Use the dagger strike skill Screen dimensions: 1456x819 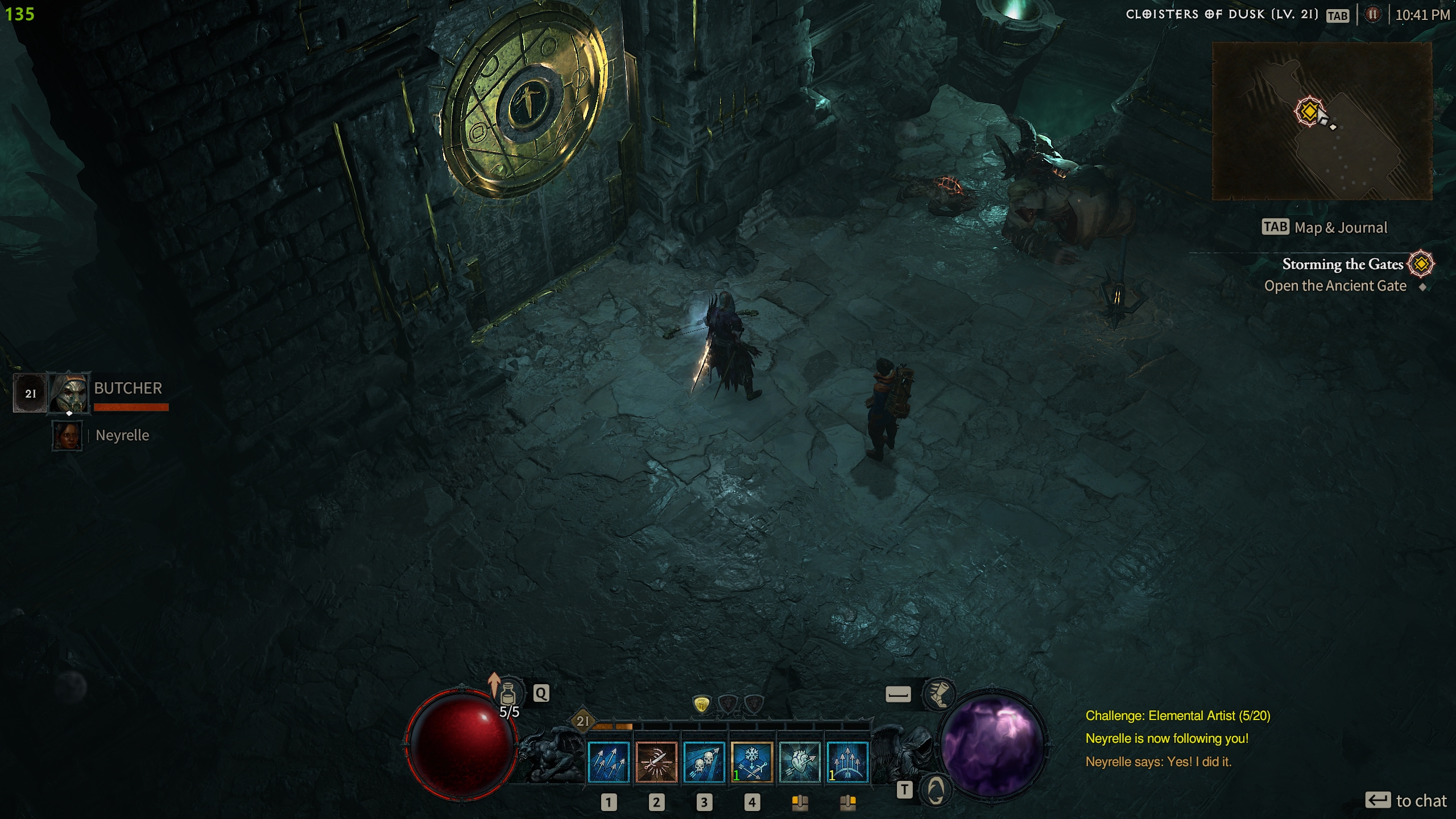tap(656, 762)
